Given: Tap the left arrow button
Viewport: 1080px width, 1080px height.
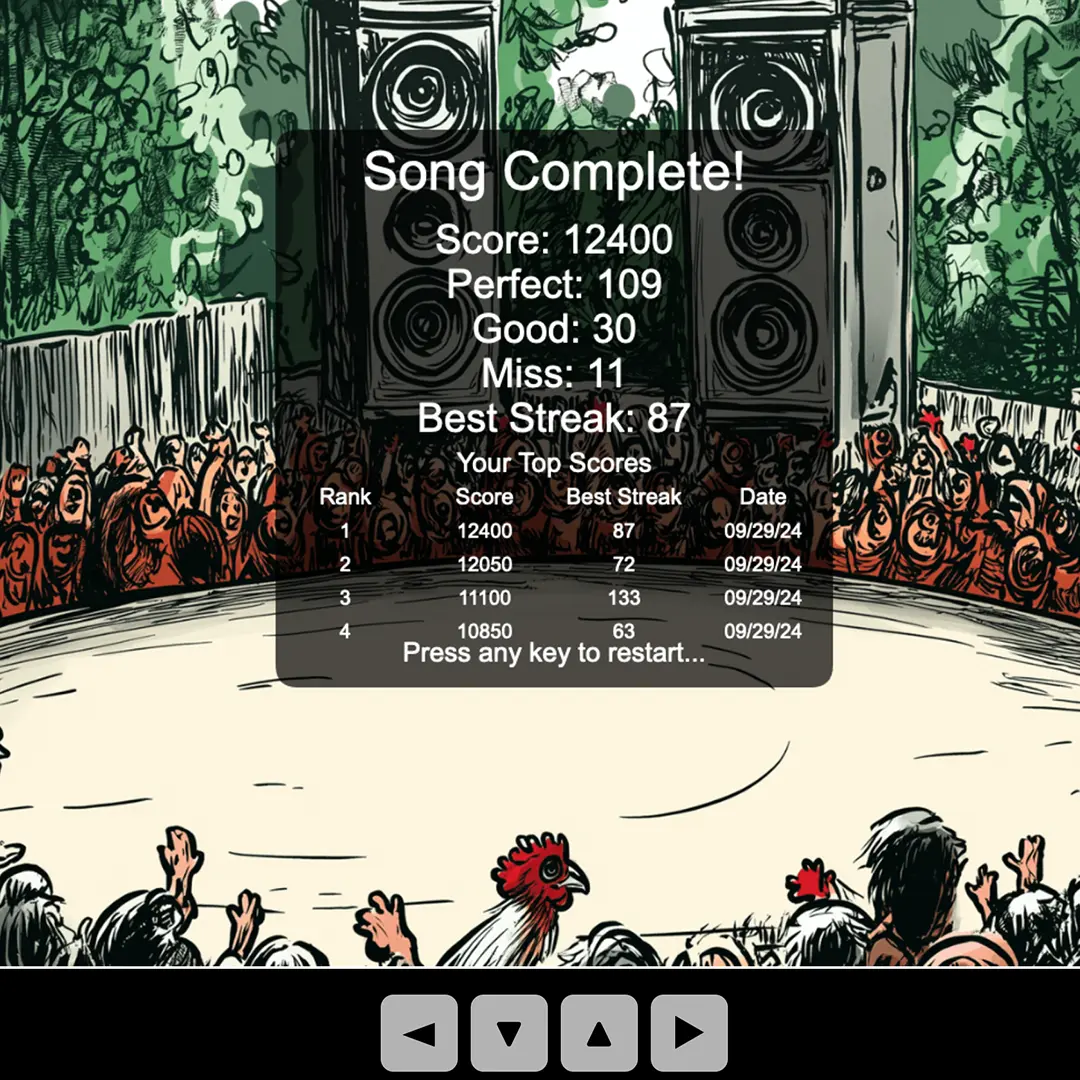Looking at the screenshot, I should tap(419, 1033).
